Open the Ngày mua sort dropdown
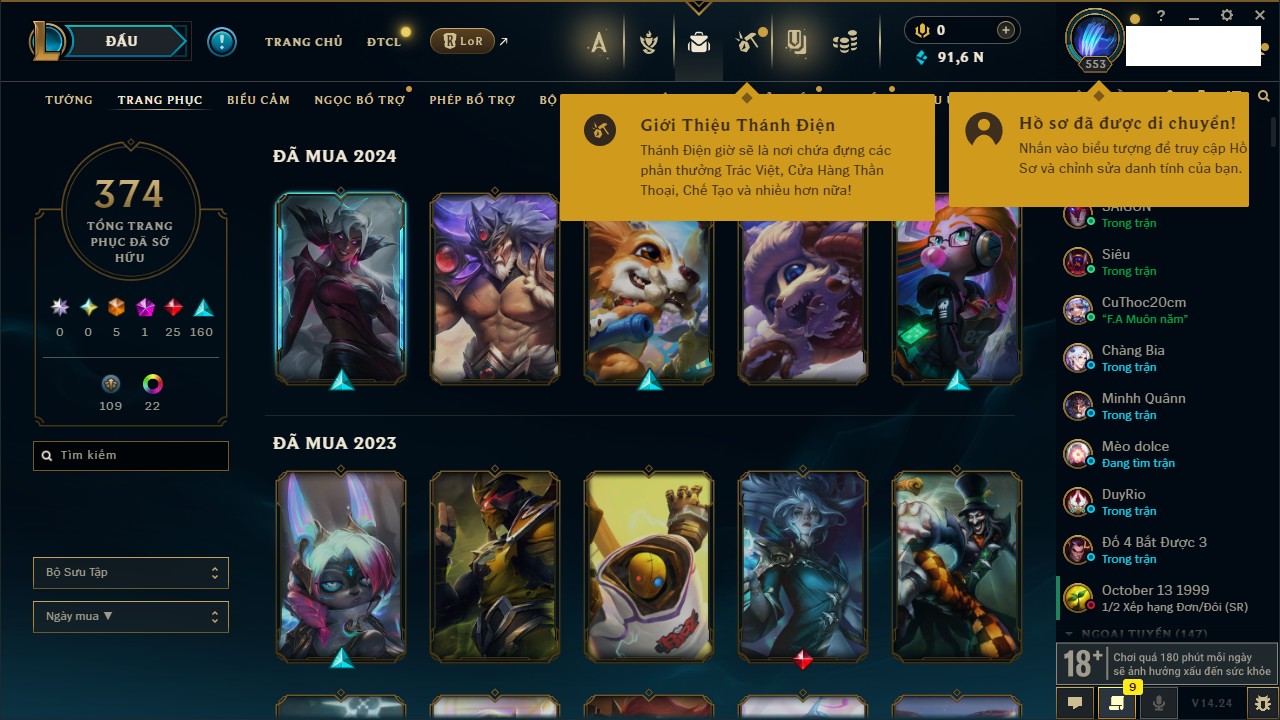This screenshot has height=720, width=1280. [131, 616]
